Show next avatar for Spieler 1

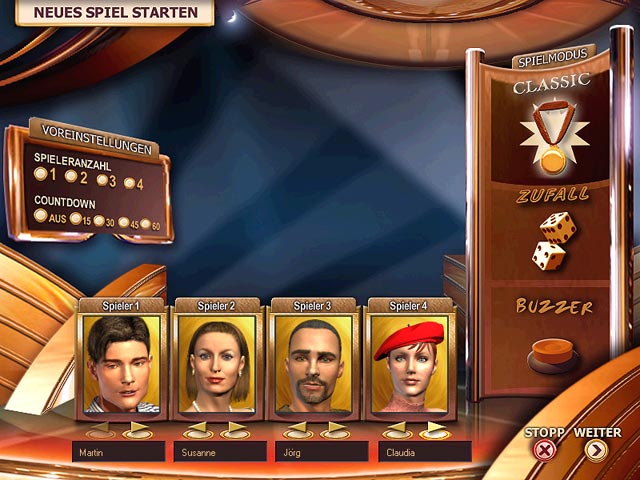click(x=138, y=431)
